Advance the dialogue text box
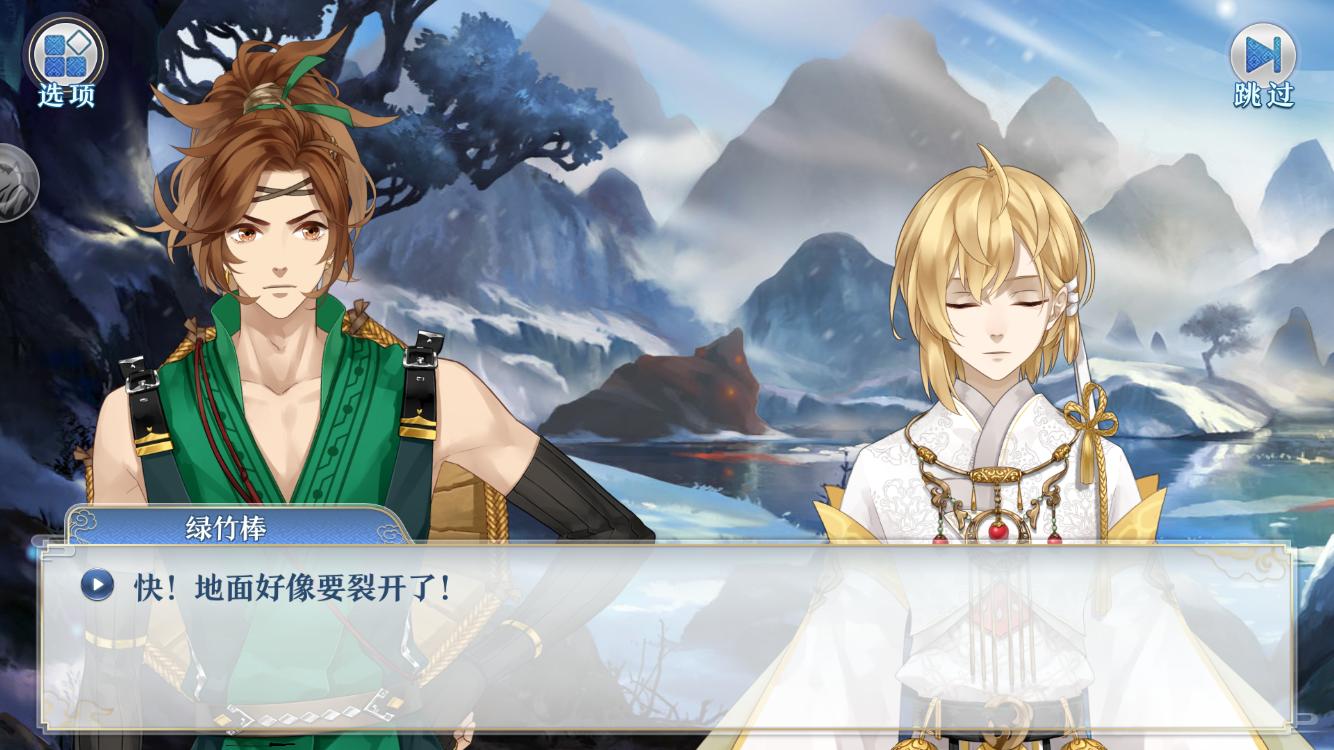The width and height of the screenshot is (1334, 750). tap(665, 640)
